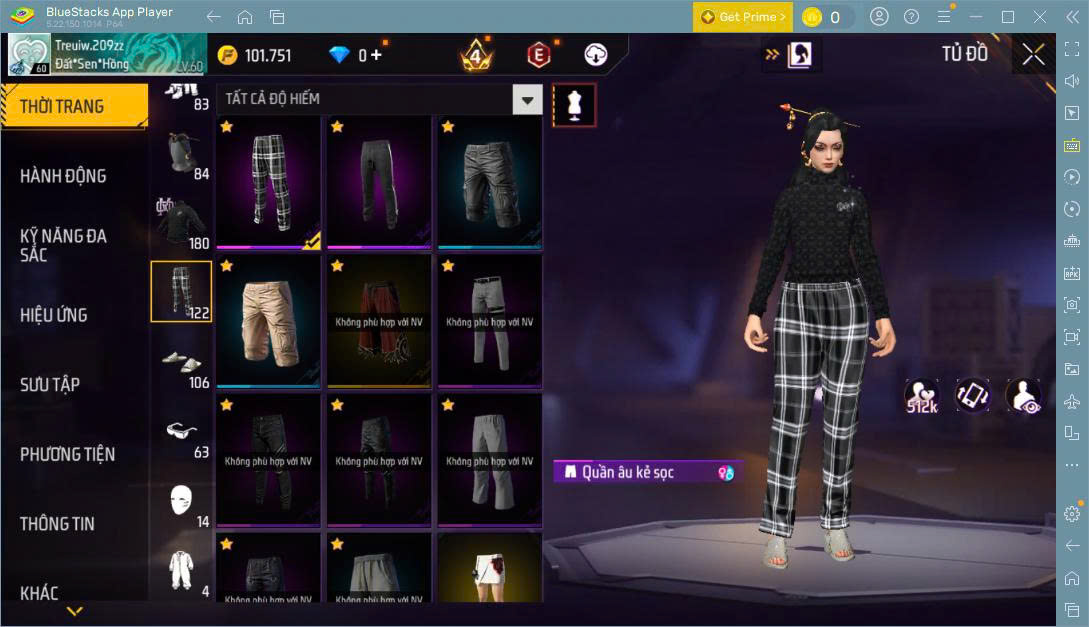This screenshot has height=627, width=1089.
Task: Open the player profile avatar
Action: pyautogui.click(x=29, y=55)
